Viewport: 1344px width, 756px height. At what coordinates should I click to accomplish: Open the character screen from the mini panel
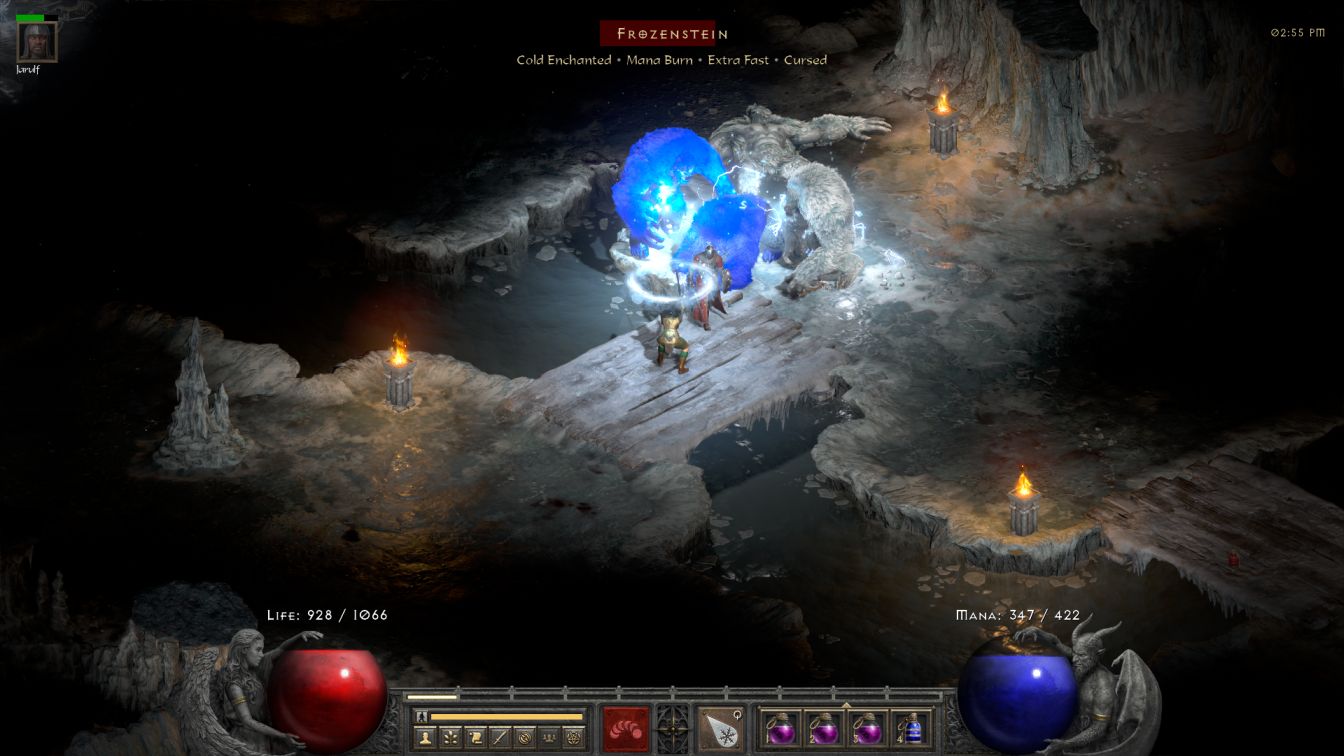pos(425,738)
